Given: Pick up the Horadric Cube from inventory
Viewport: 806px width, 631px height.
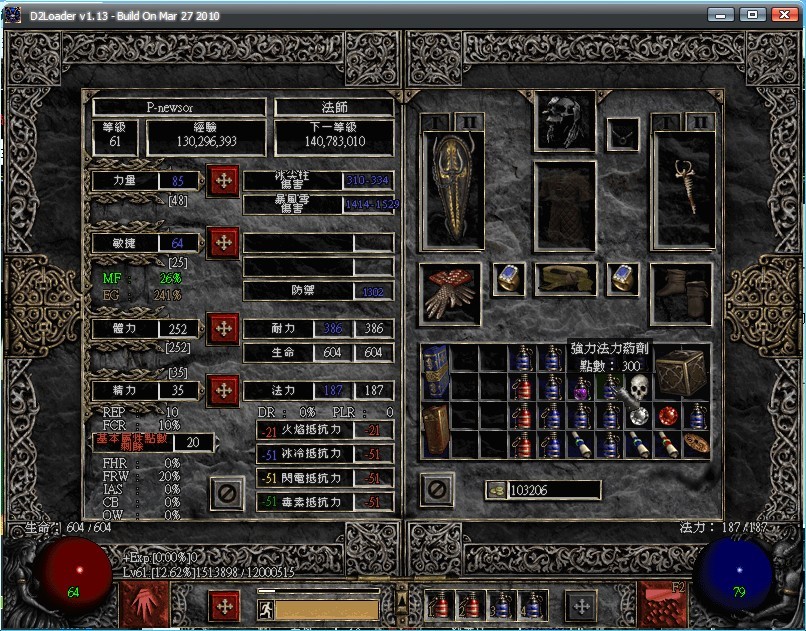Looking at the screenshot, I should click(681, 370).
